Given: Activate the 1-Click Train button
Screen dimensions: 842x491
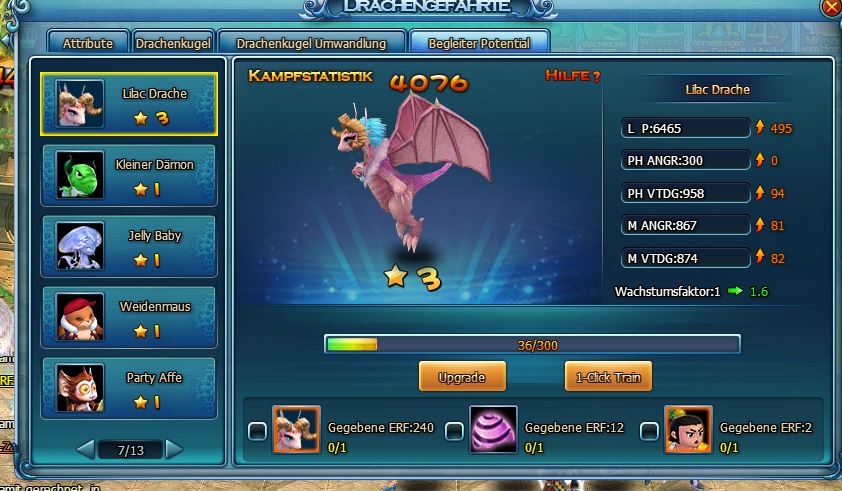Looking at the screenshot, I should (608, 378).
